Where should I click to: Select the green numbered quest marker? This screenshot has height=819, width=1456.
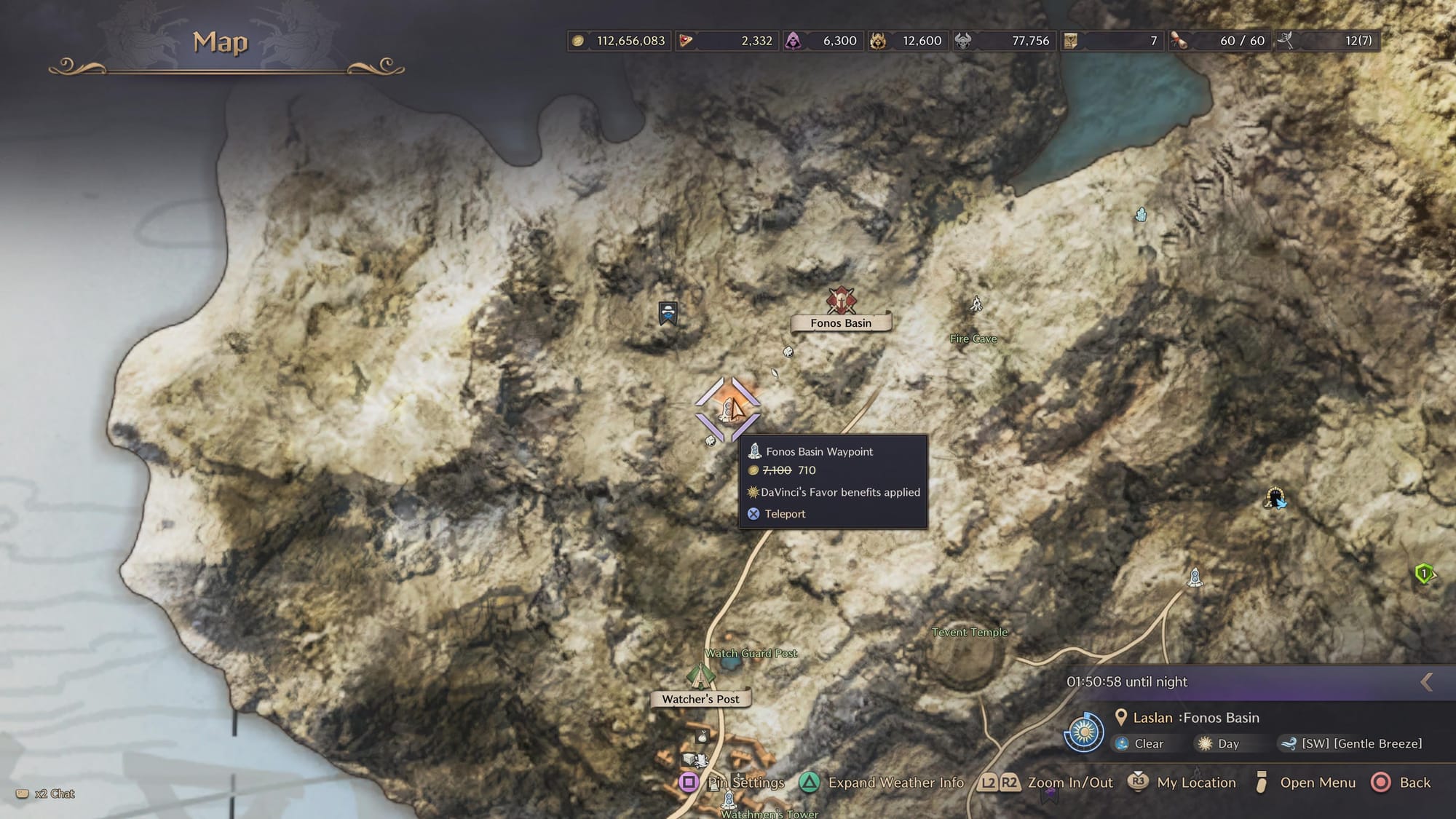coord(1424,574)
